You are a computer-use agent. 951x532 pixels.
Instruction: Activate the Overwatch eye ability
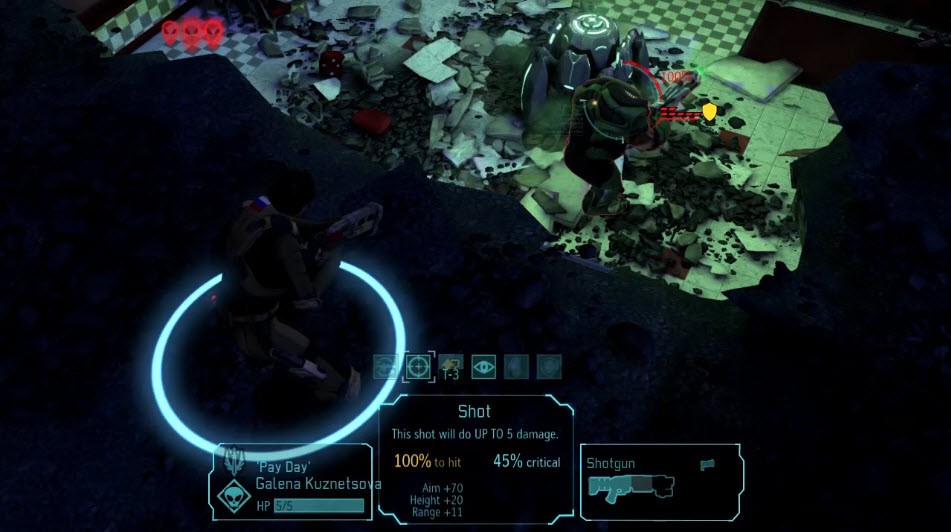click(x=483, y=367)
